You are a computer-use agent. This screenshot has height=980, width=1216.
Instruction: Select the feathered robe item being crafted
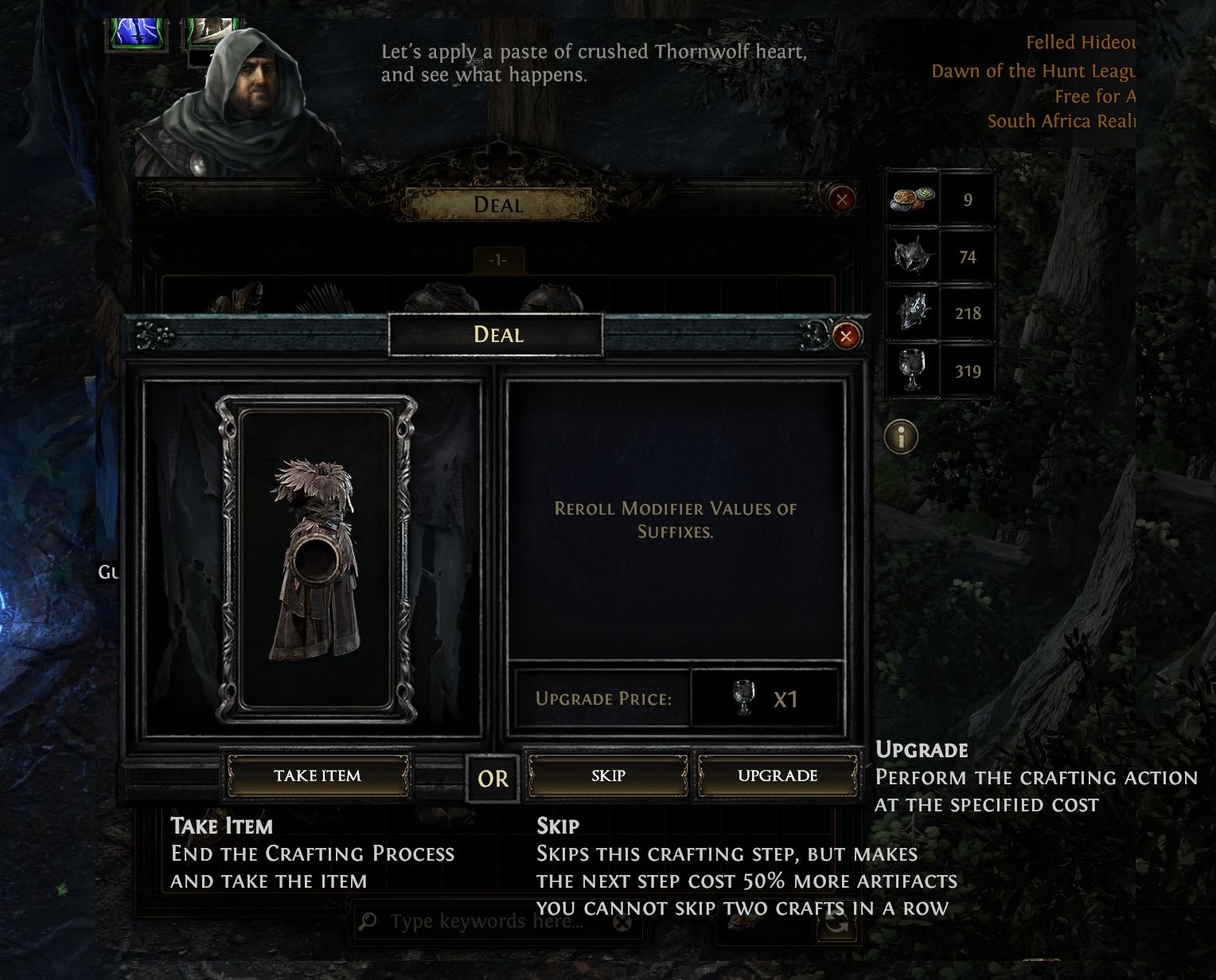[316, 558]
